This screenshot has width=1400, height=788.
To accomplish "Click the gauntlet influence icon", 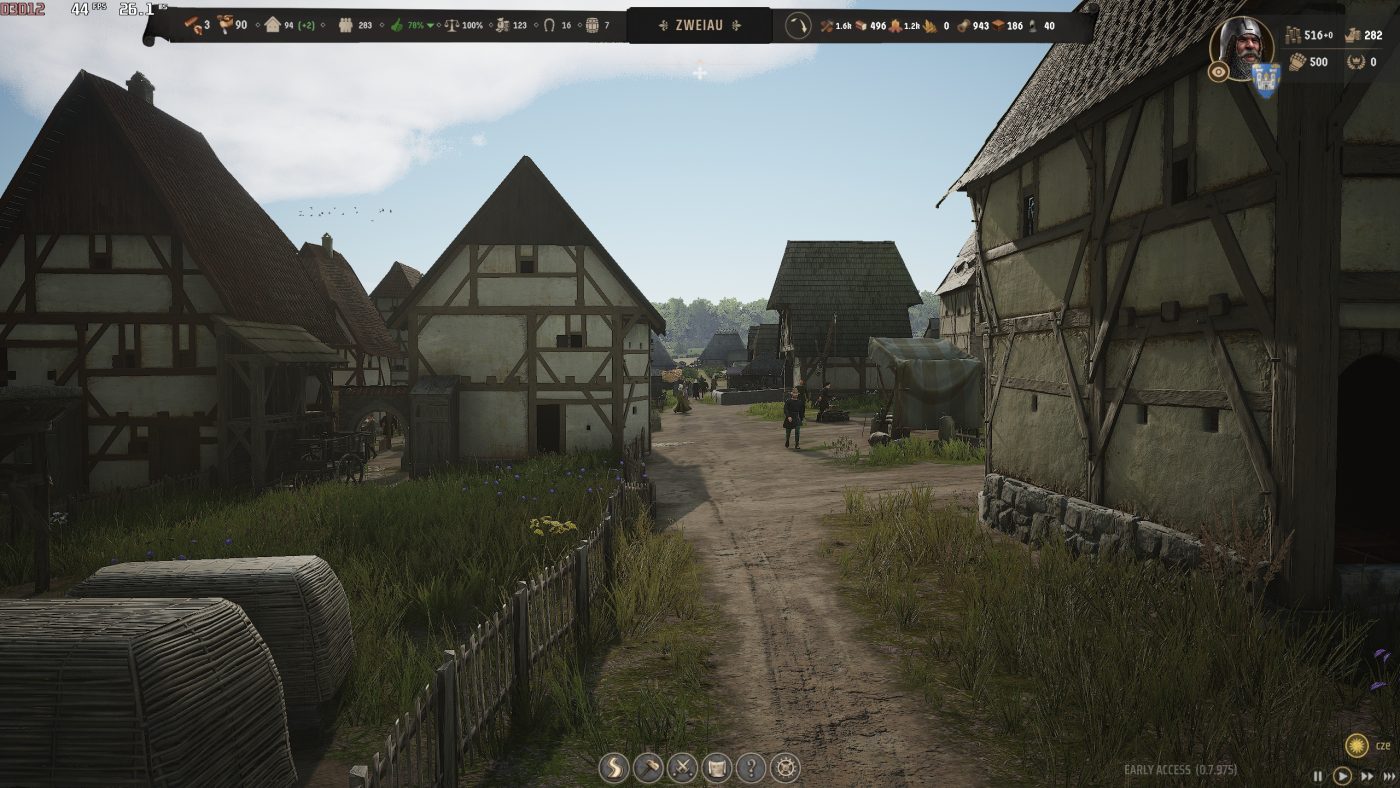I will [x=1296, y=62].
